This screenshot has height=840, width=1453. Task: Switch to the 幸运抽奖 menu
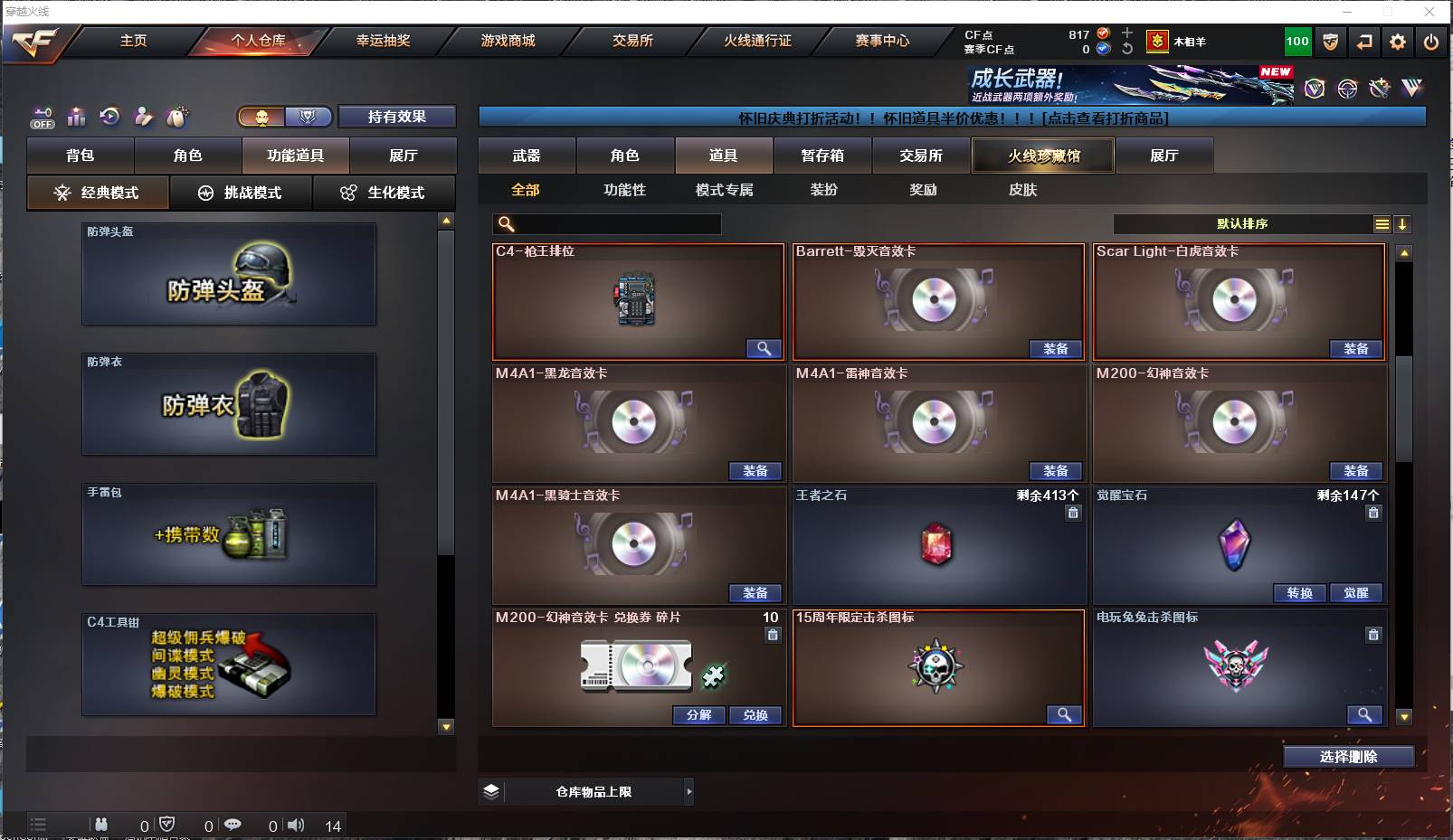tap(380, 41)
